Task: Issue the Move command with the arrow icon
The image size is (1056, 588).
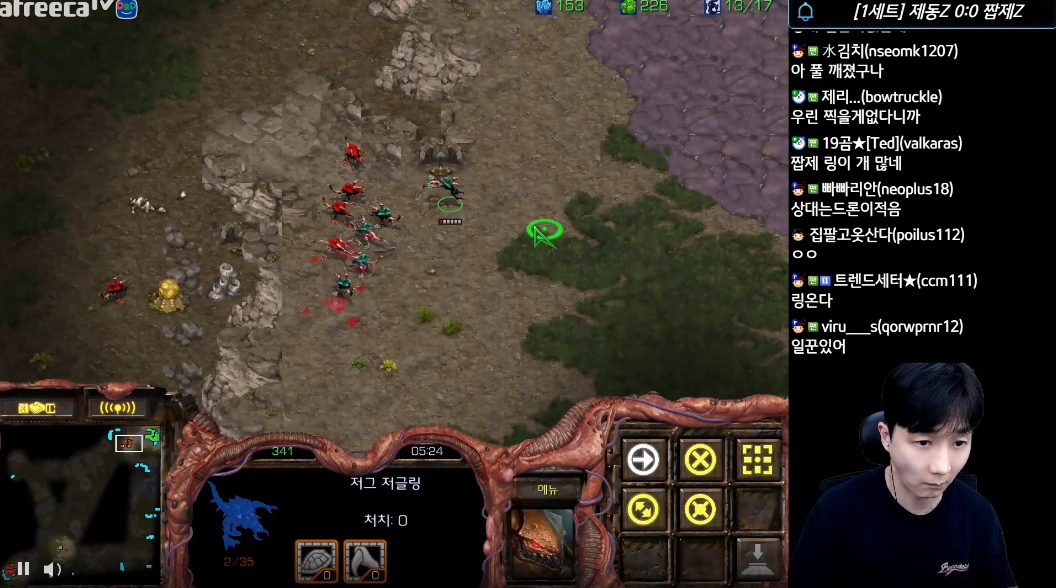Action: click(644, 459)
